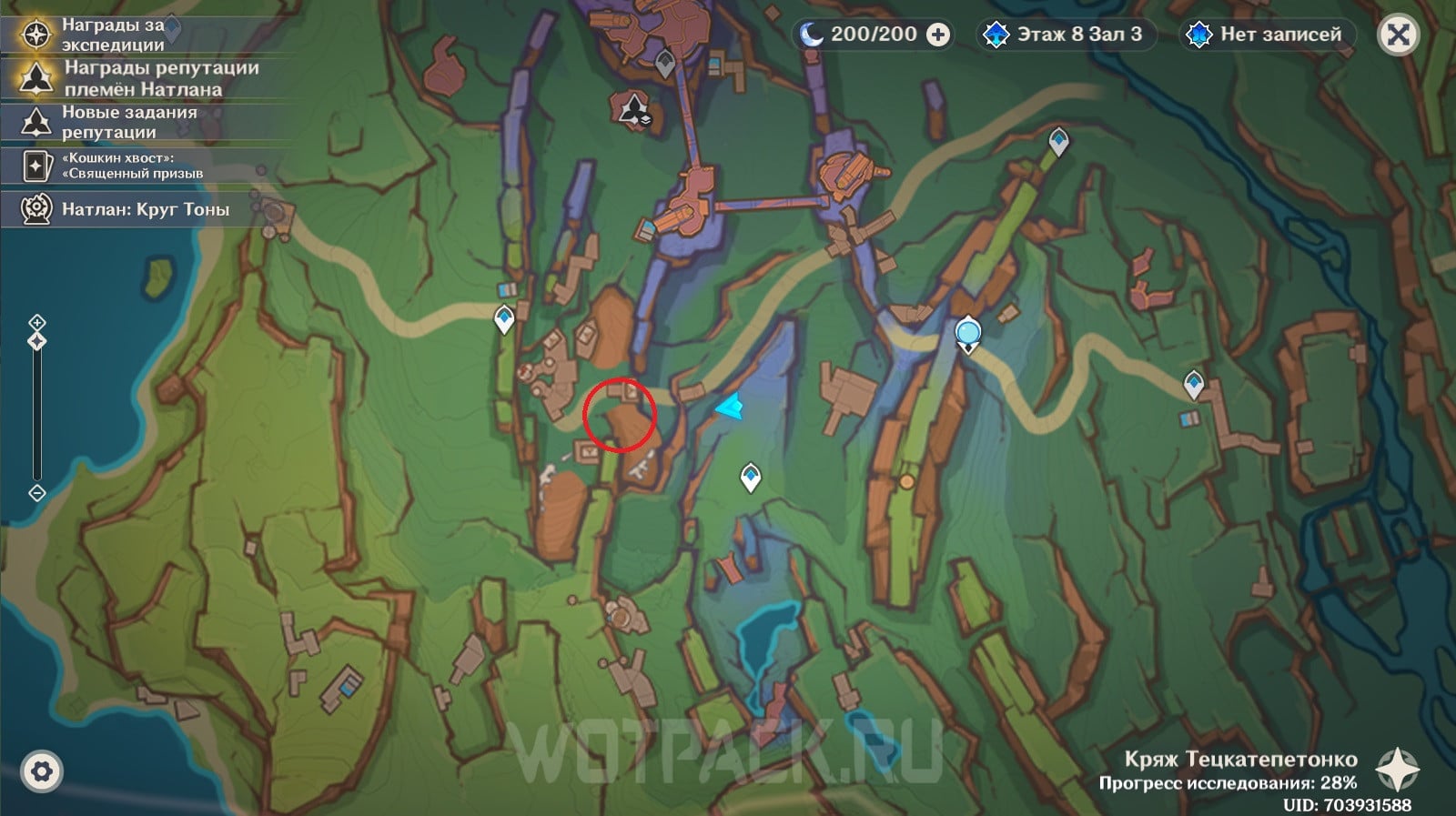Image resolution: width=1456 pixels, height=816 pixels.
Task: Open Spiral Abyss Этаж 8 Зал 3 entry
Action: tap(1067, 35)
